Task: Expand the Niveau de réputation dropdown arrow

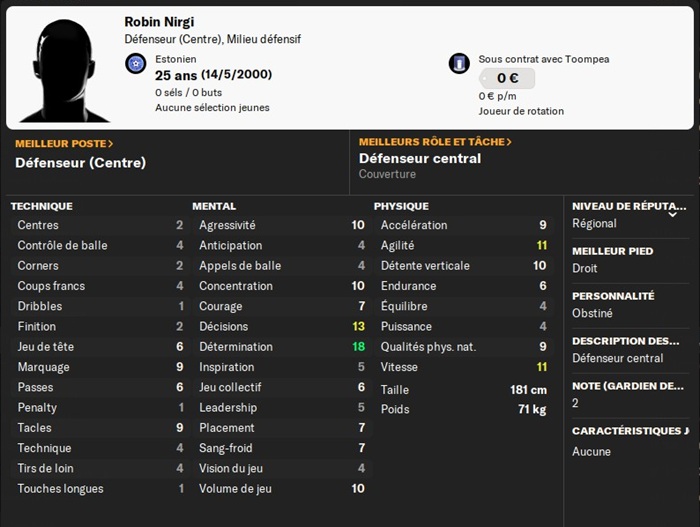Action: coord(672,214)
